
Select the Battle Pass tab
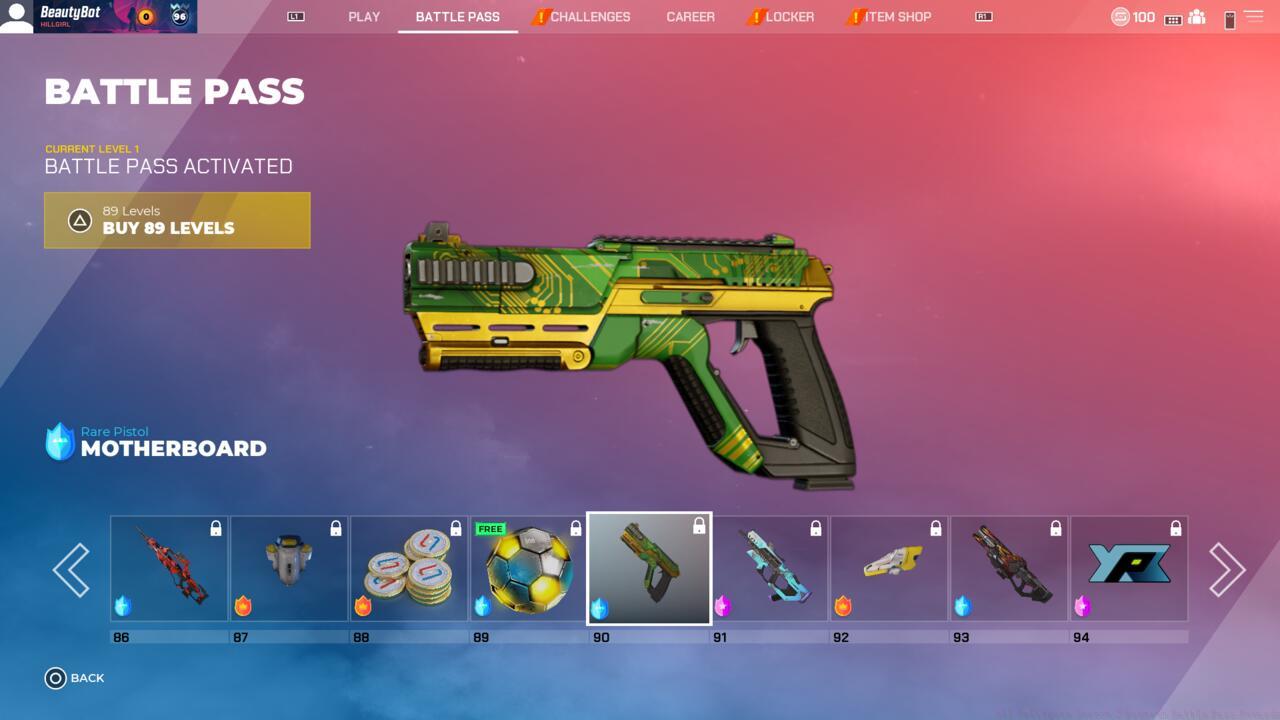click(x=457, y=17)
